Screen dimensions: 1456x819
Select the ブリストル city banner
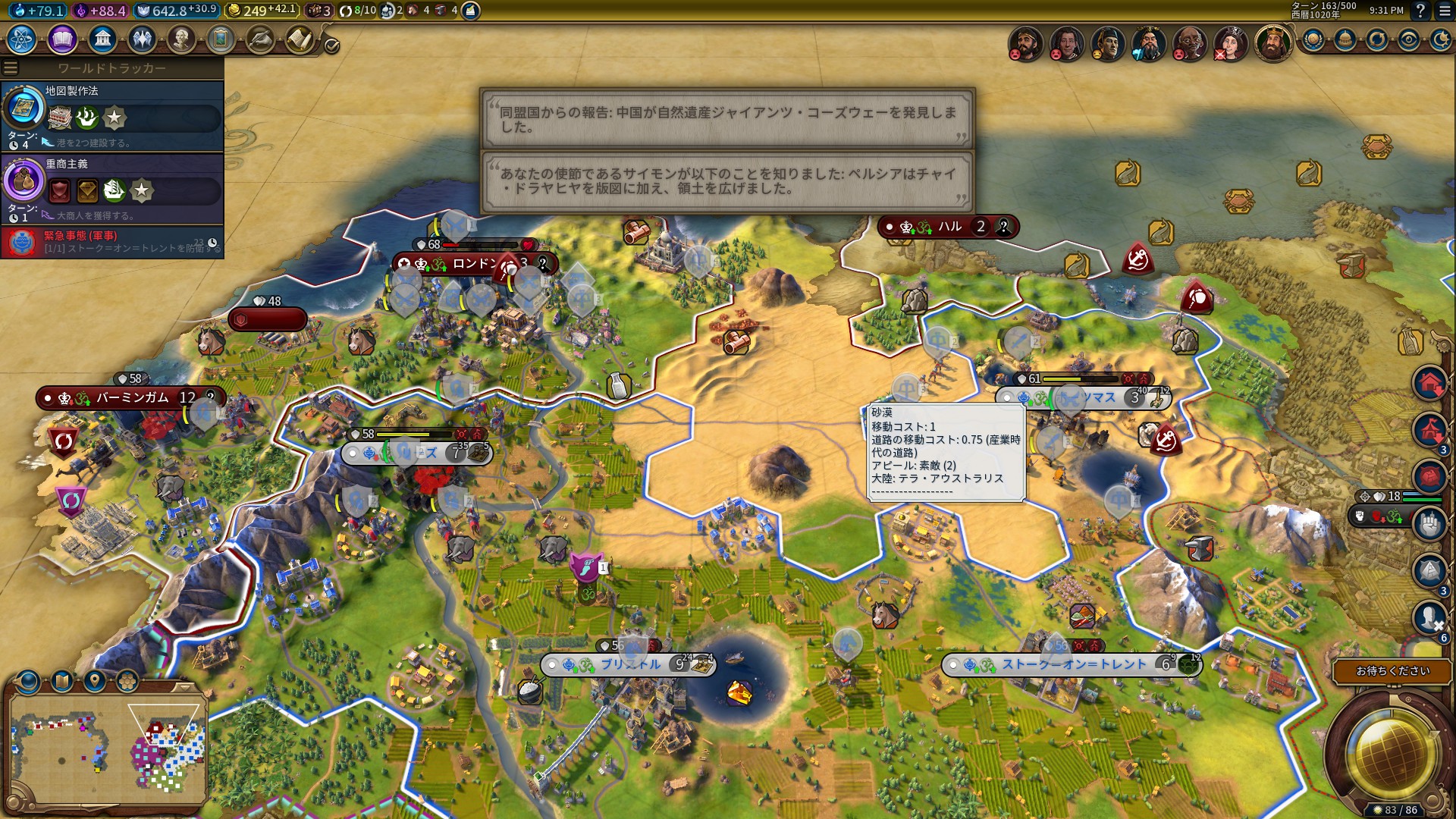(x=629, y=664)
